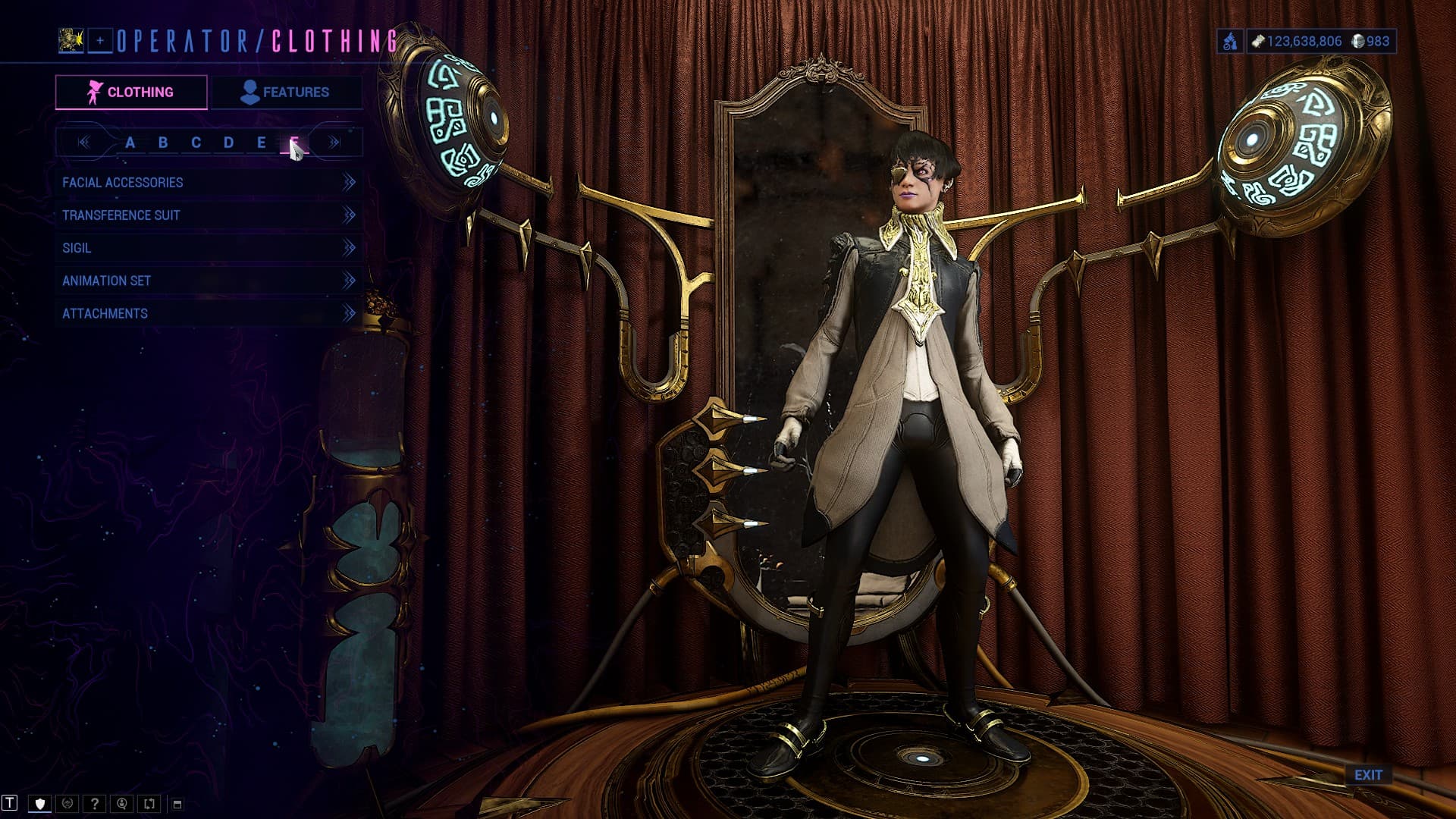Click the blue Tenno icon beside credits

[x=1229, y=41]
